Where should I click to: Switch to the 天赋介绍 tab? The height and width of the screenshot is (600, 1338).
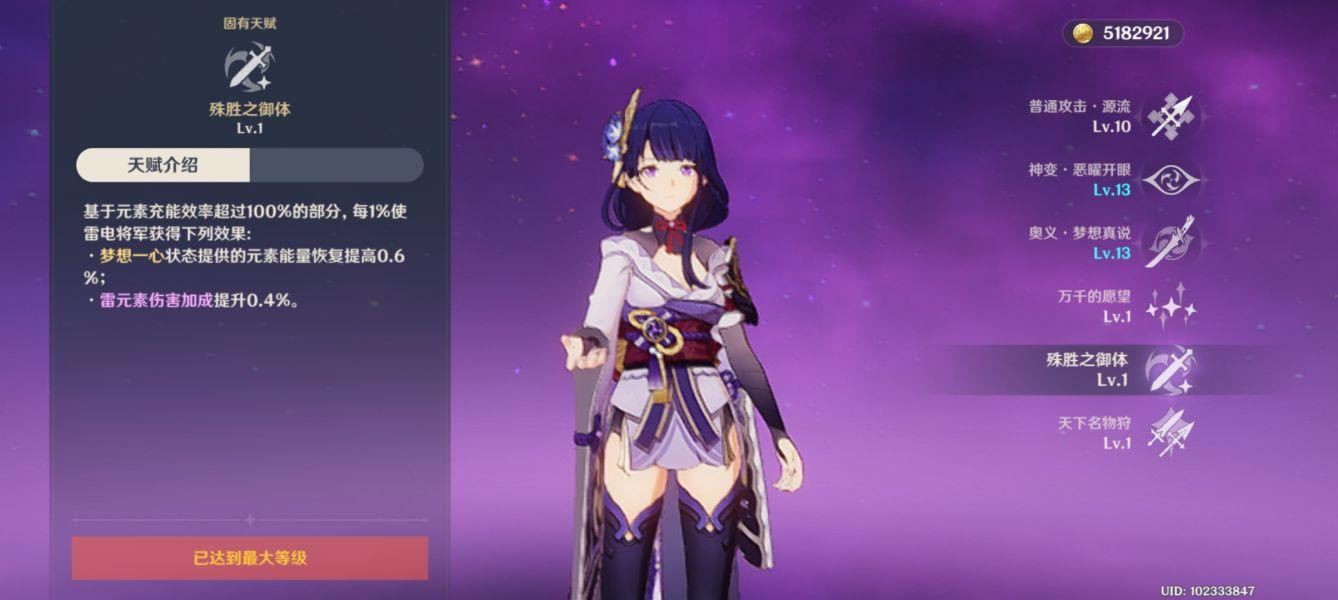[164, 165]
